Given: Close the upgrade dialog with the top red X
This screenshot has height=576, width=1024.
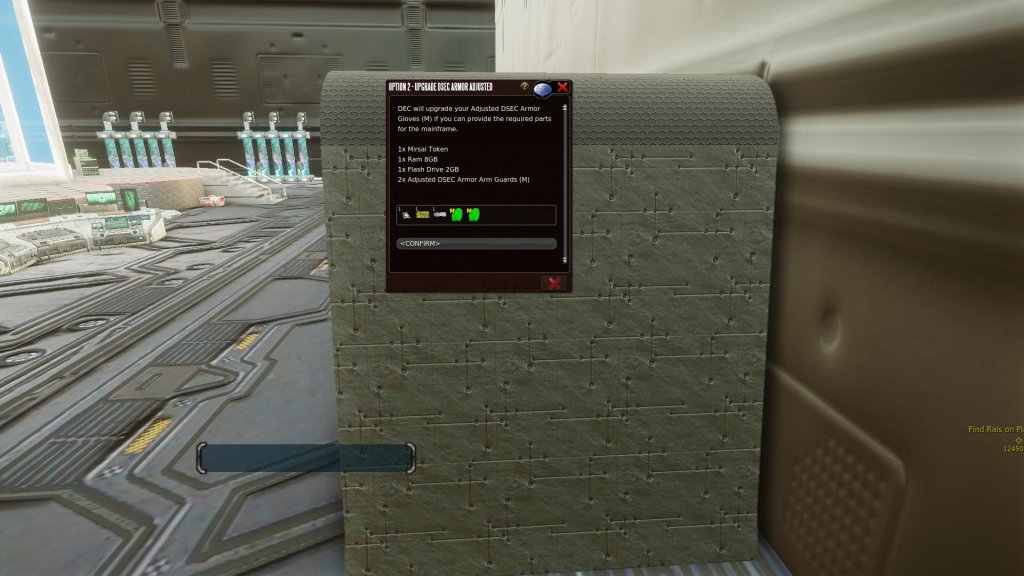Looking at the screenshot, I should point(563,87).
